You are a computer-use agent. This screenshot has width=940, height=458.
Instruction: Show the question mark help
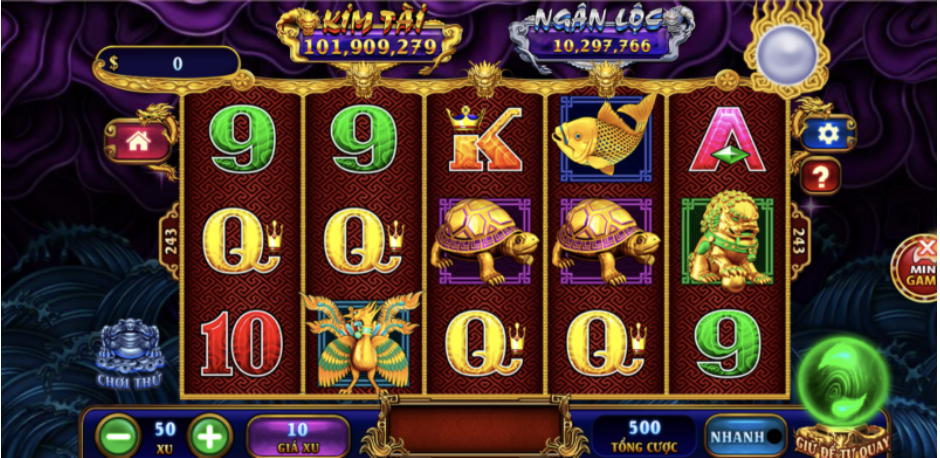tap(820, 177)
